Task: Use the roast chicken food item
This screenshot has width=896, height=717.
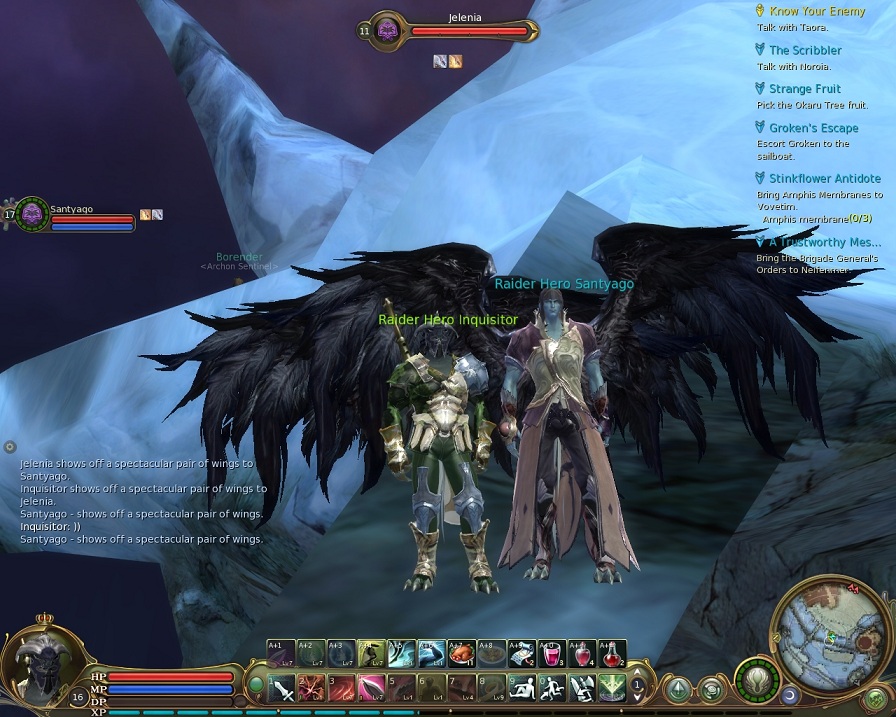Action: [x=462, y=653]
